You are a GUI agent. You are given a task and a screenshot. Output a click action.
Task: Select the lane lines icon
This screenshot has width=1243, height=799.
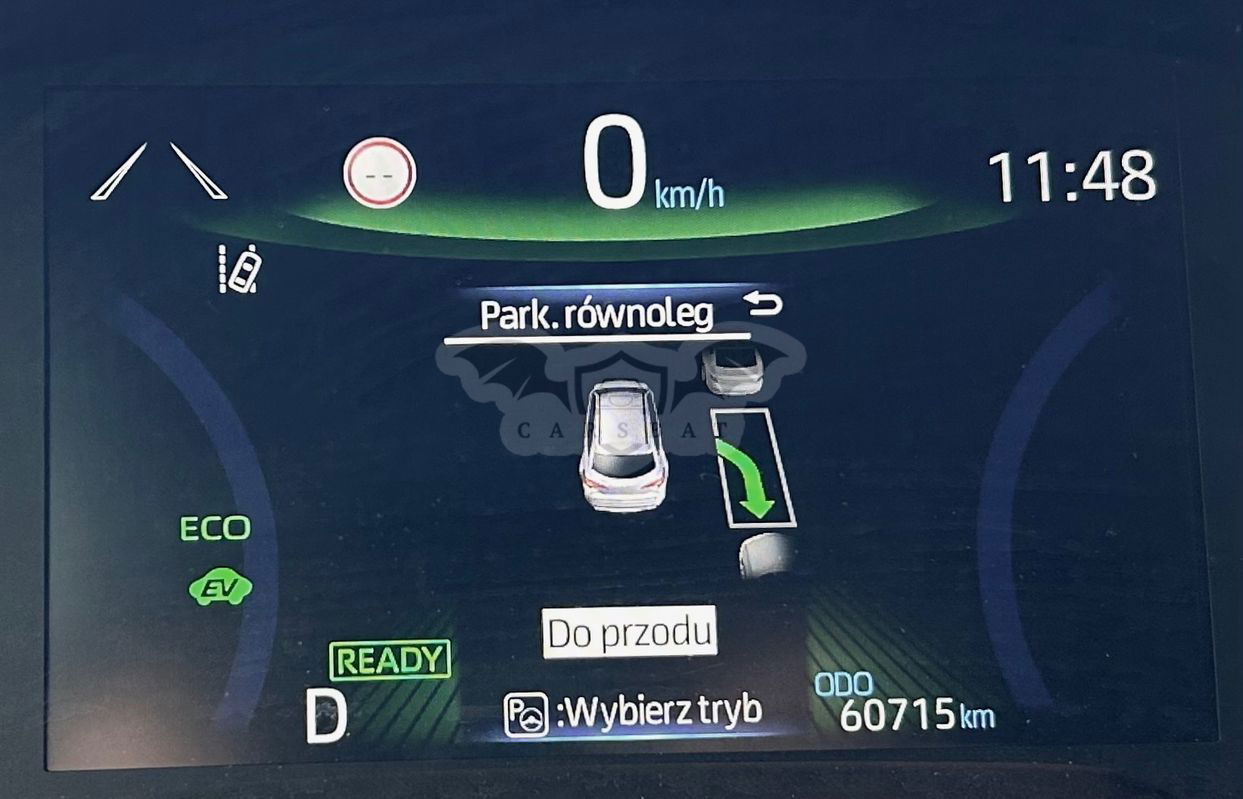point(159,171)
